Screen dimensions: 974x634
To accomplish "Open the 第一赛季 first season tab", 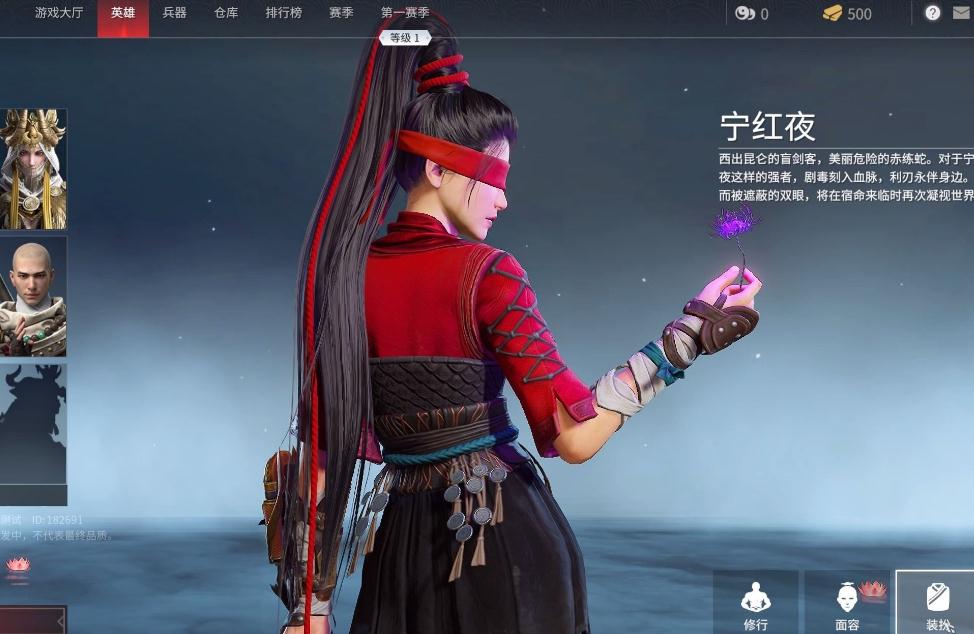I will [x=405, y=13].
